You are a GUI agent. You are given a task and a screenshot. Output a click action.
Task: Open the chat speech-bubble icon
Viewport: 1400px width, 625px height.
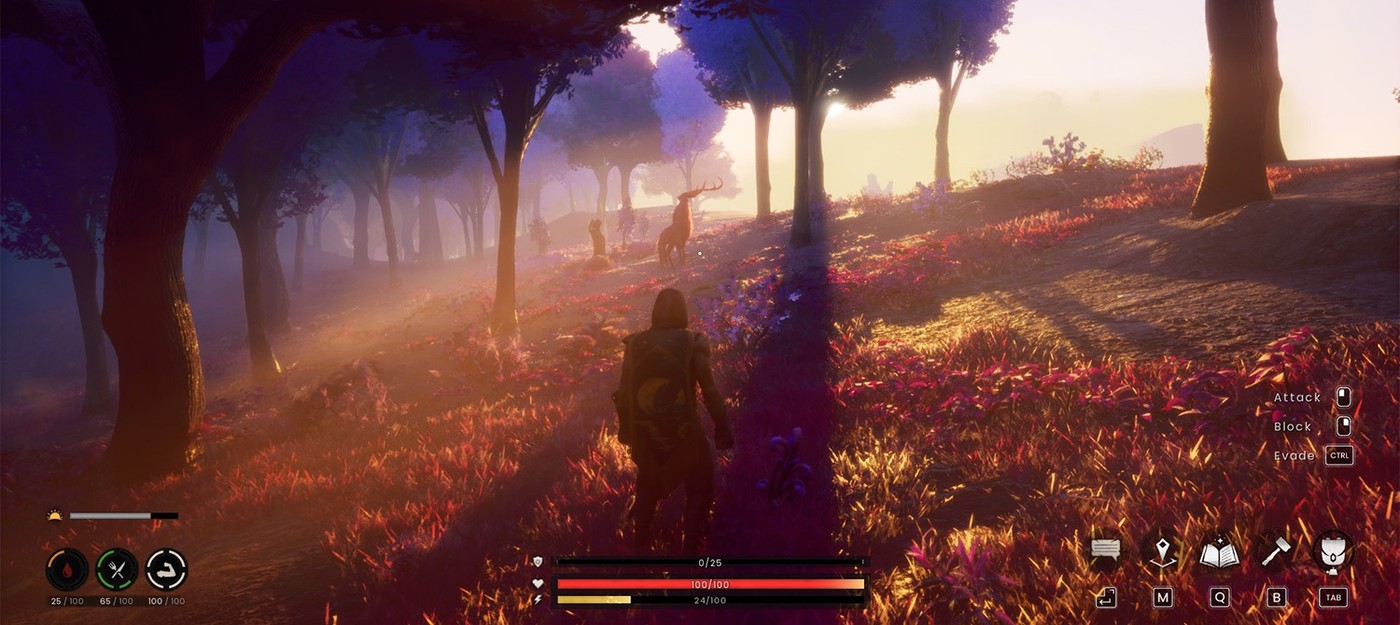(1105, 551)
